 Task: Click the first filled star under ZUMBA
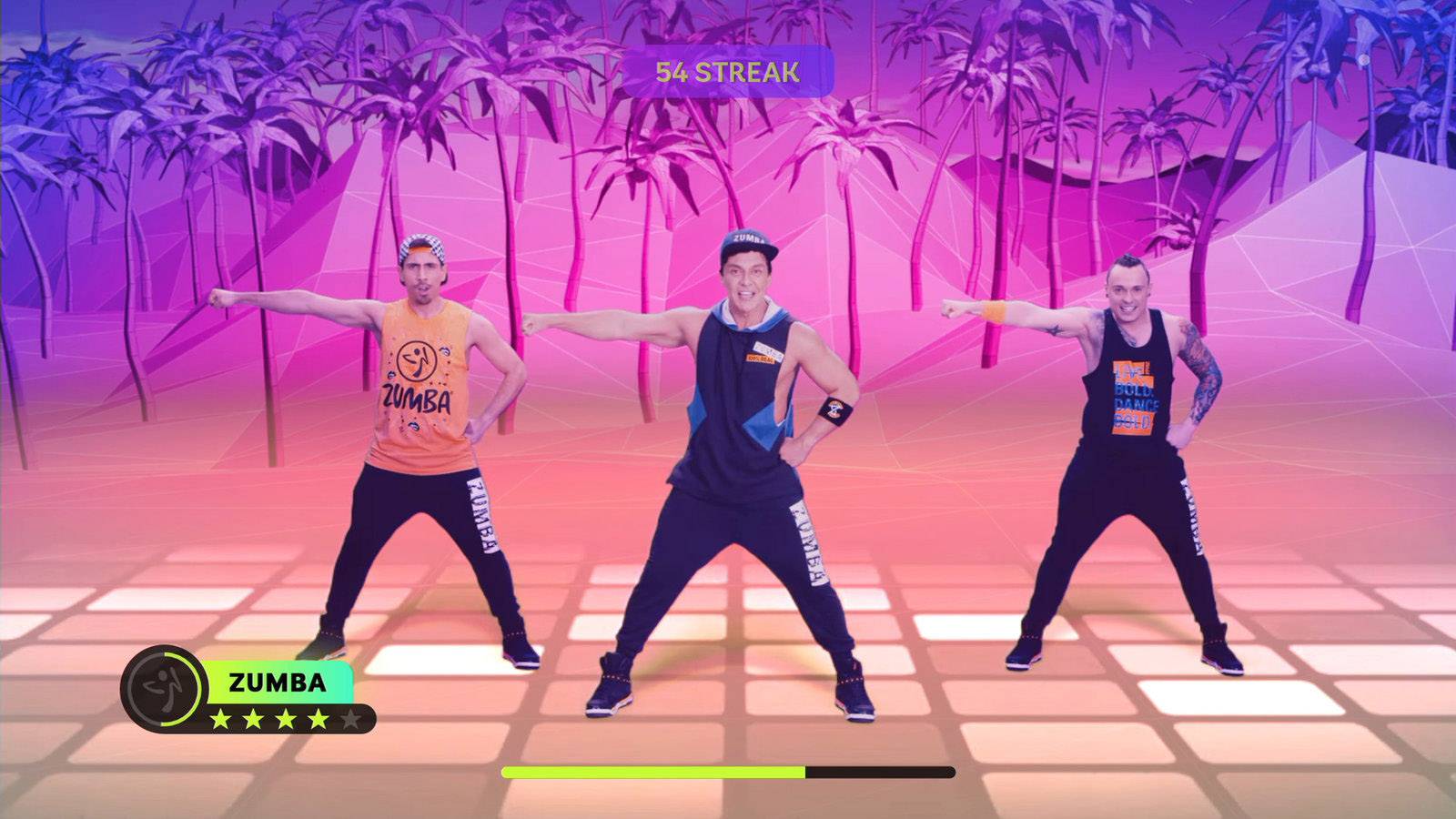coord(221,718)
